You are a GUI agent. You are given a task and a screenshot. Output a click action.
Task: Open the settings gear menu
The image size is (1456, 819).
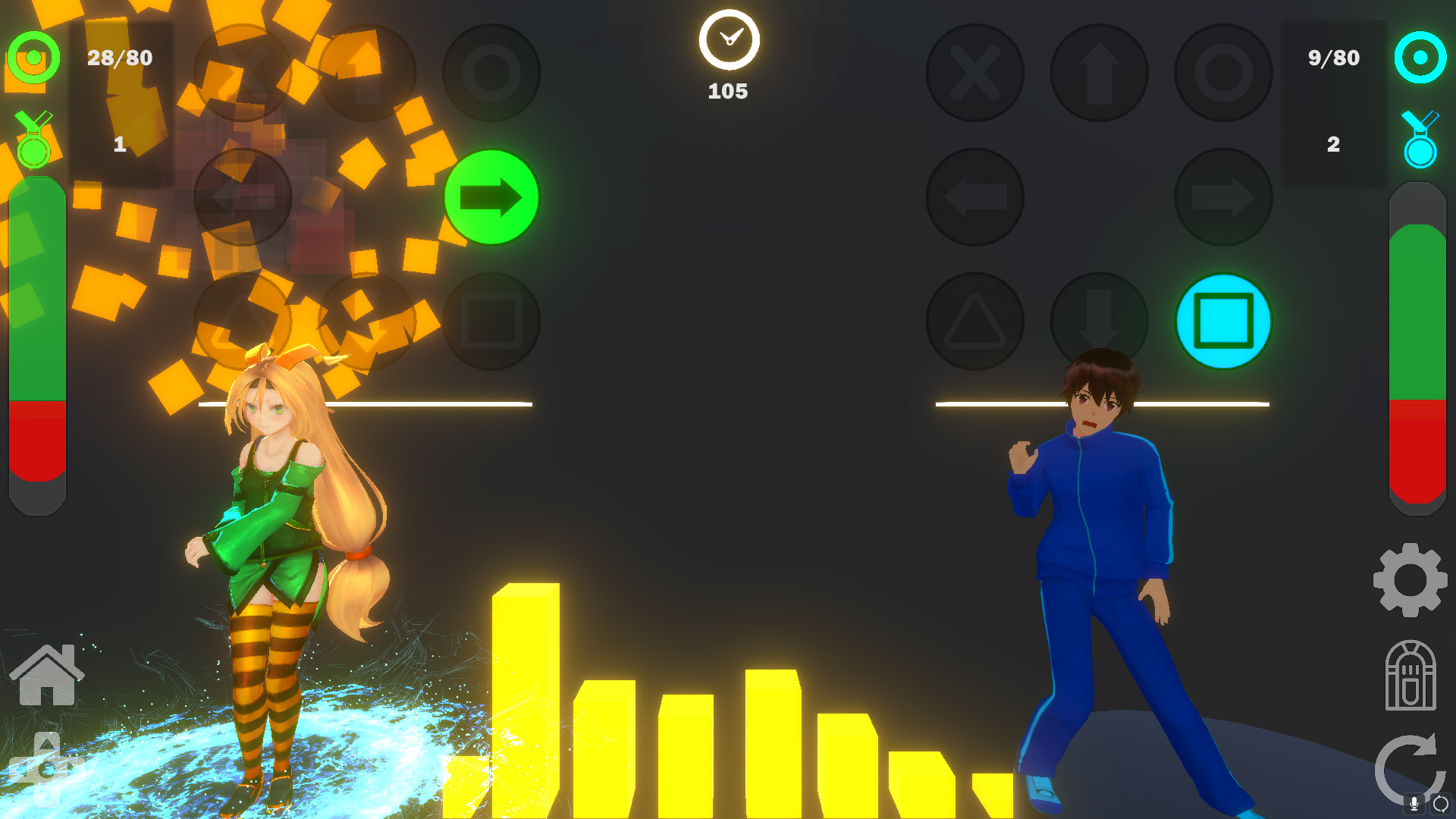(x=1409, y=580)
